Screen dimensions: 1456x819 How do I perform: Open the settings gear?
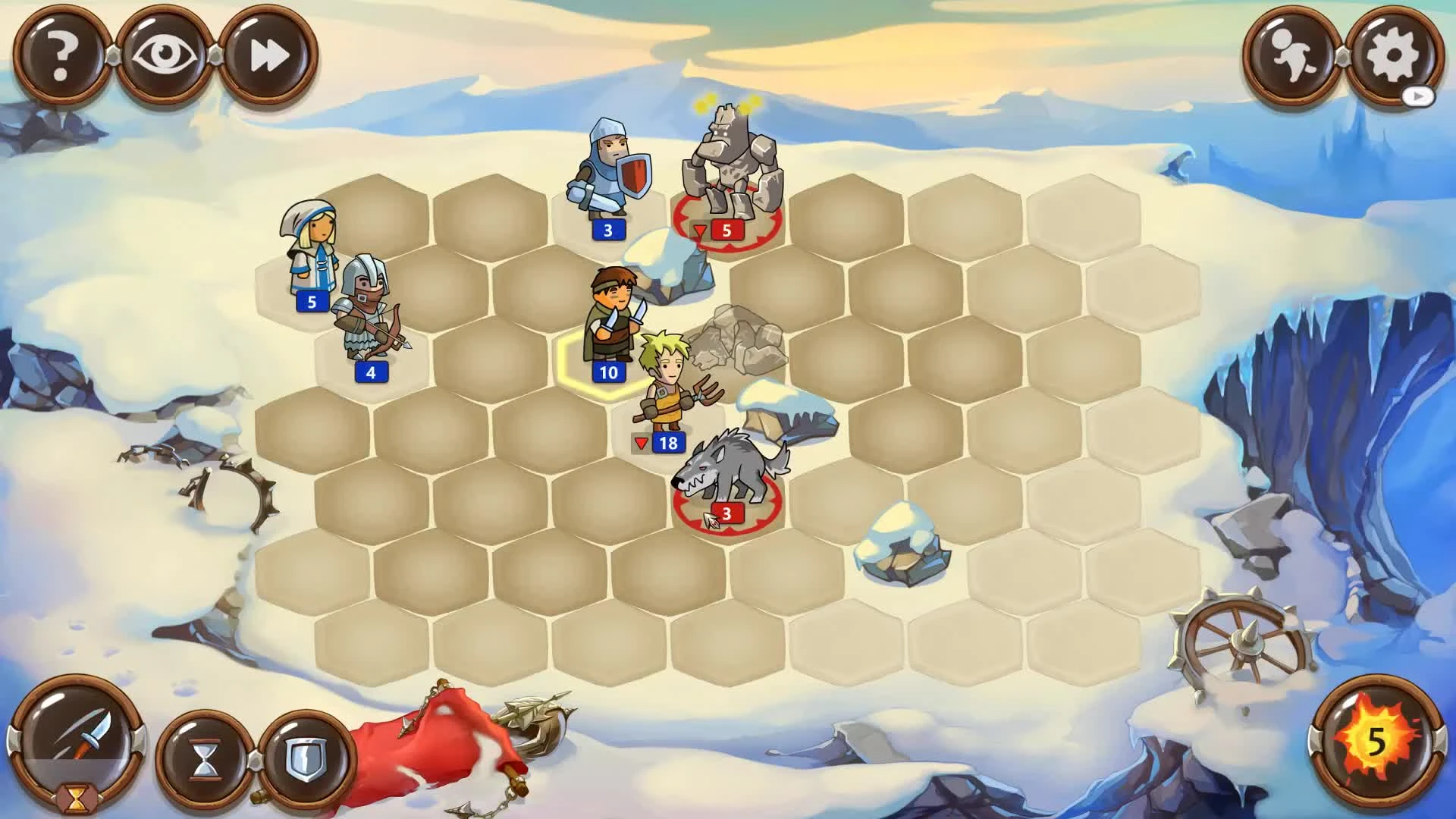pos(1394,53)
